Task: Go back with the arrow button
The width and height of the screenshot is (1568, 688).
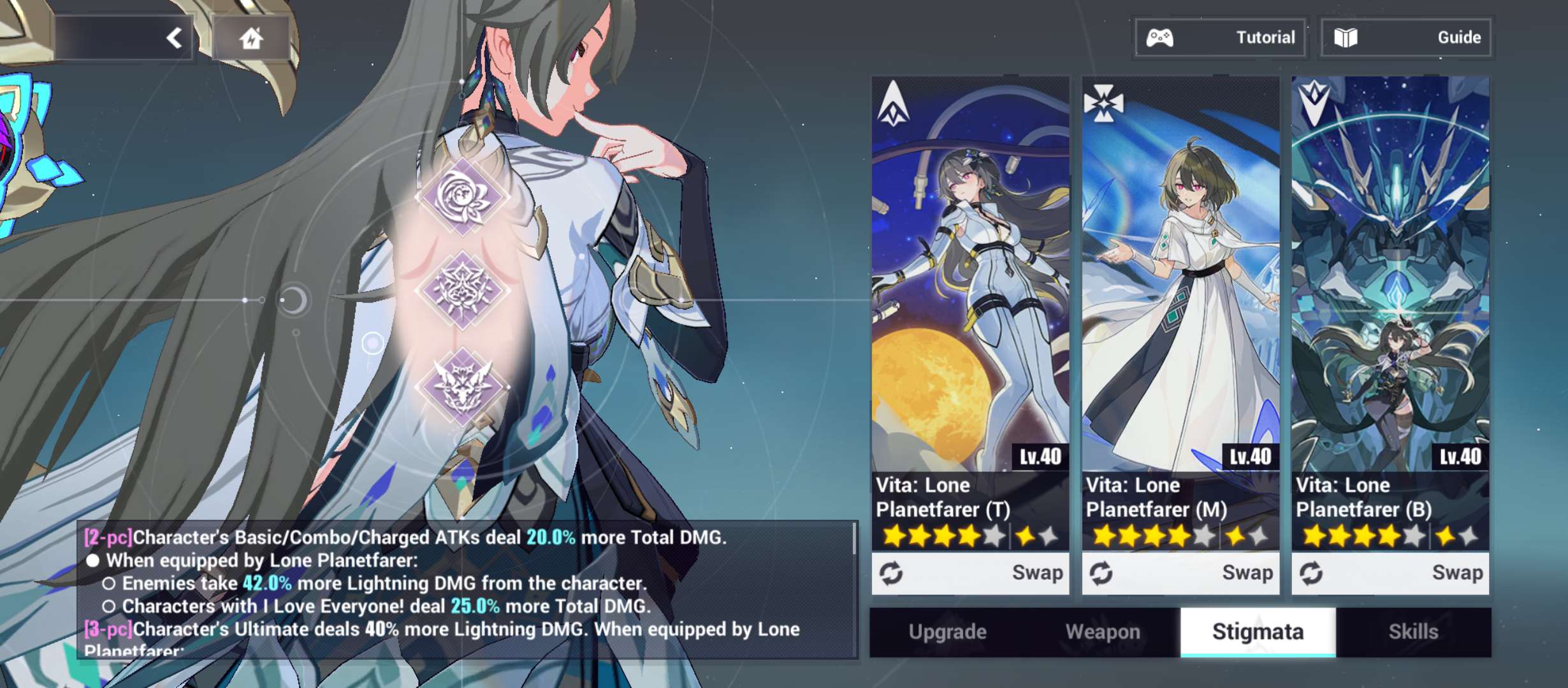Action: (174, 38)
